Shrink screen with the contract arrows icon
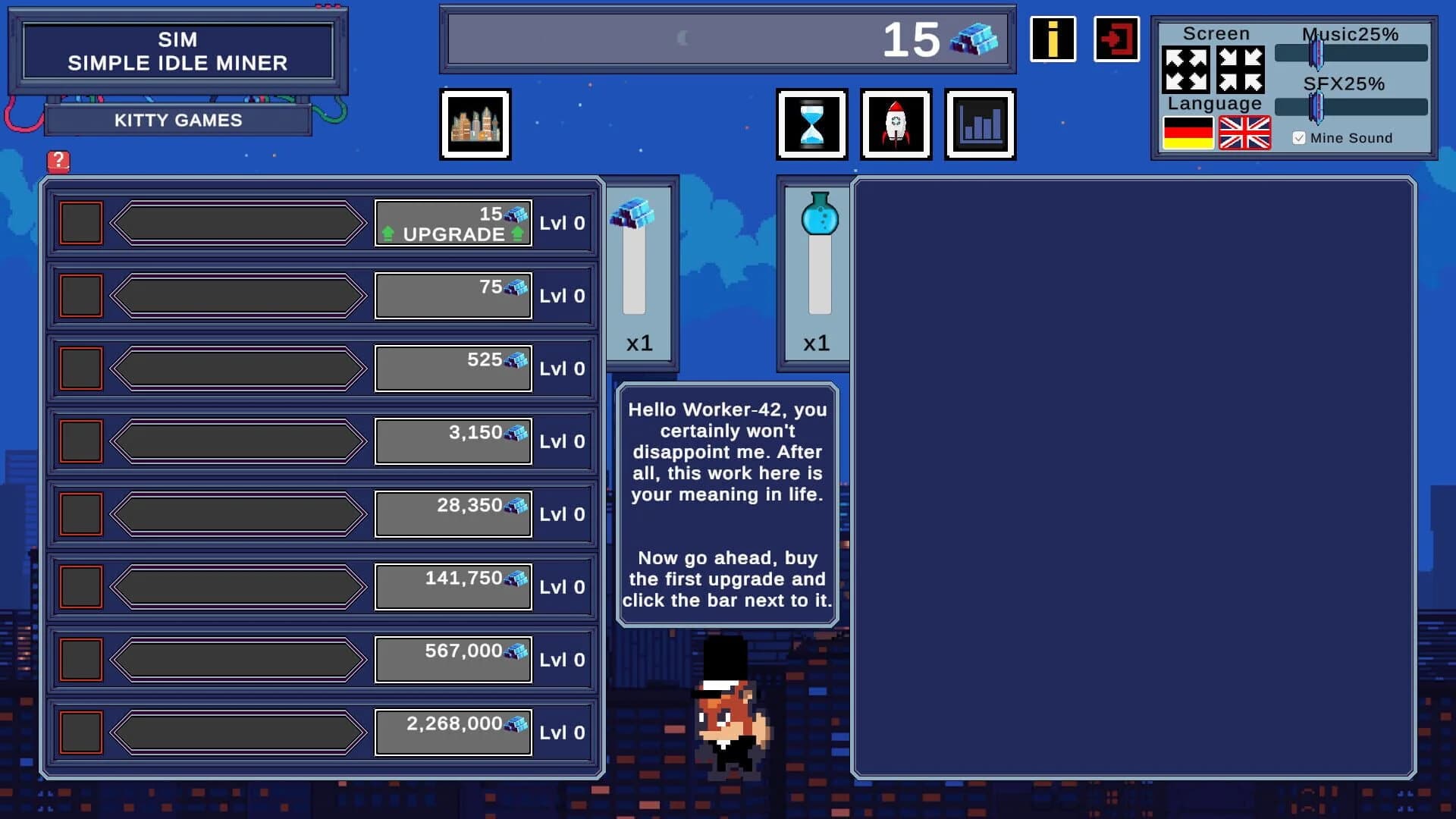The width and height of the screenshot is (1456, 819). (1241, 71)
